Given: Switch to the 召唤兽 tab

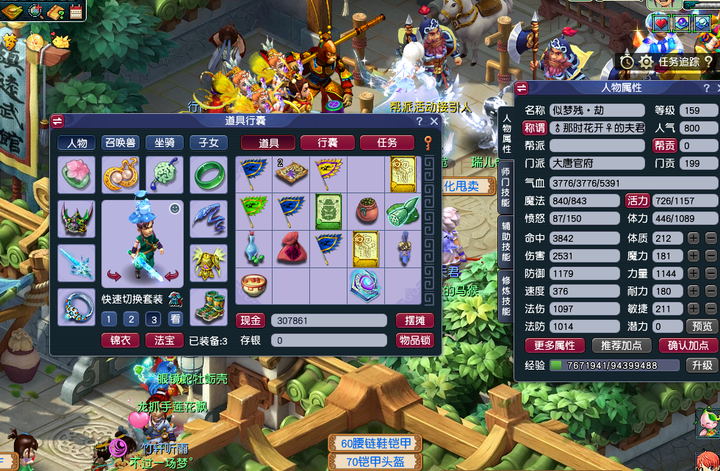Looking at the screenshot, I should tap(122, 143).
